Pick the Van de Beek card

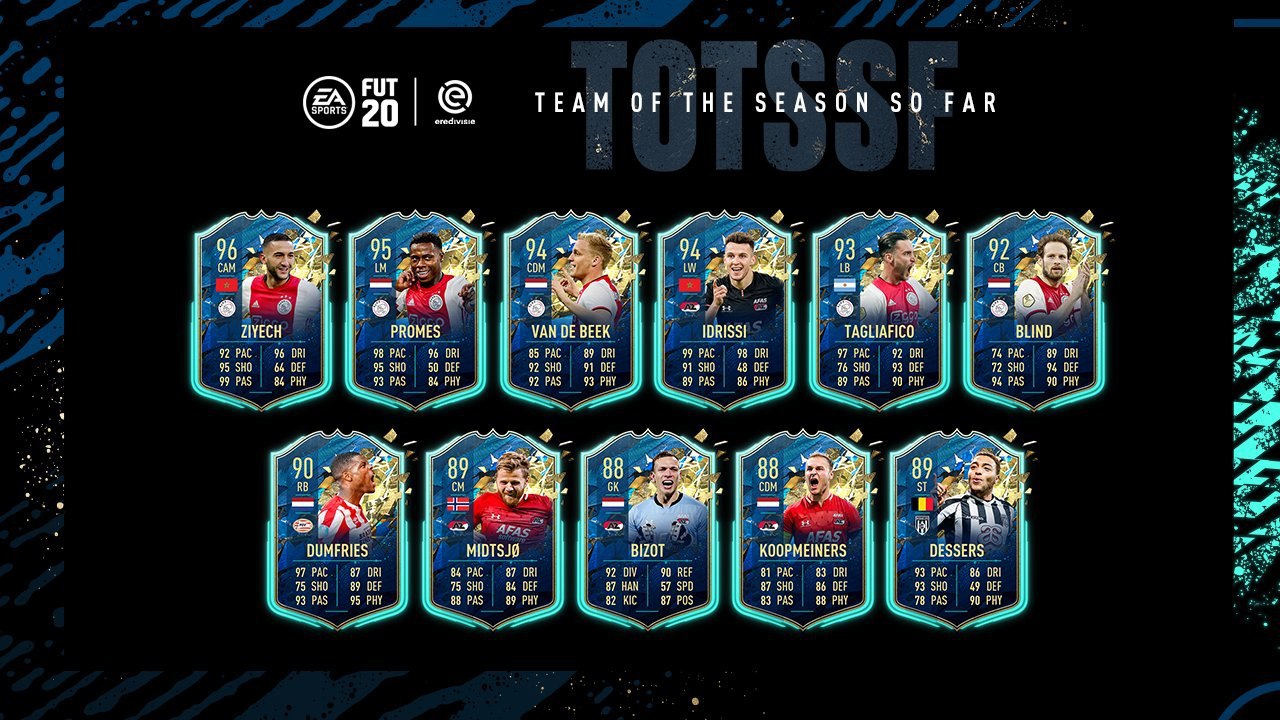click(x=570, y=310)
